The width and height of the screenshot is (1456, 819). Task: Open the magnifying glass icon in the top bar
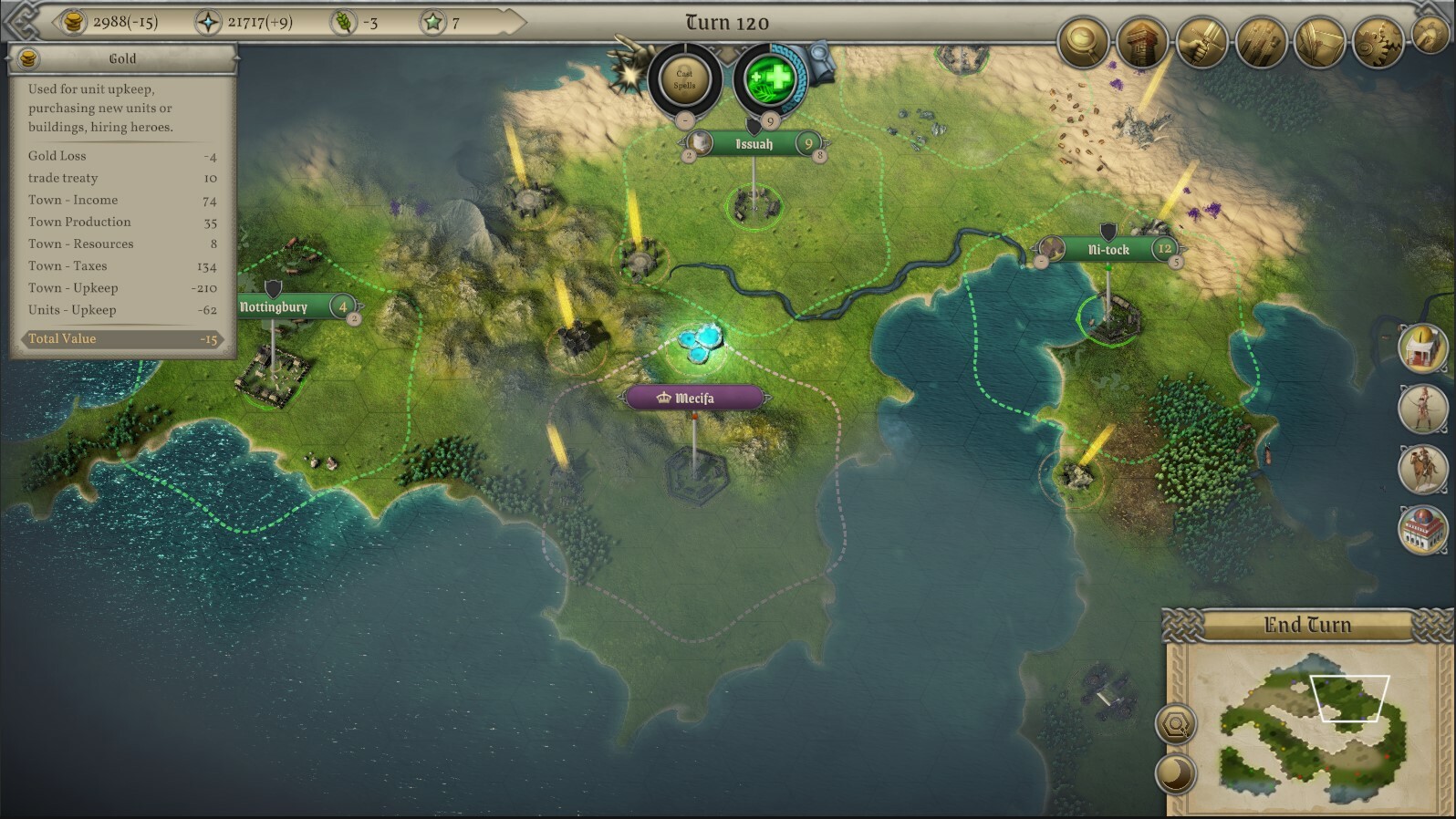[x=1083, y=41]
